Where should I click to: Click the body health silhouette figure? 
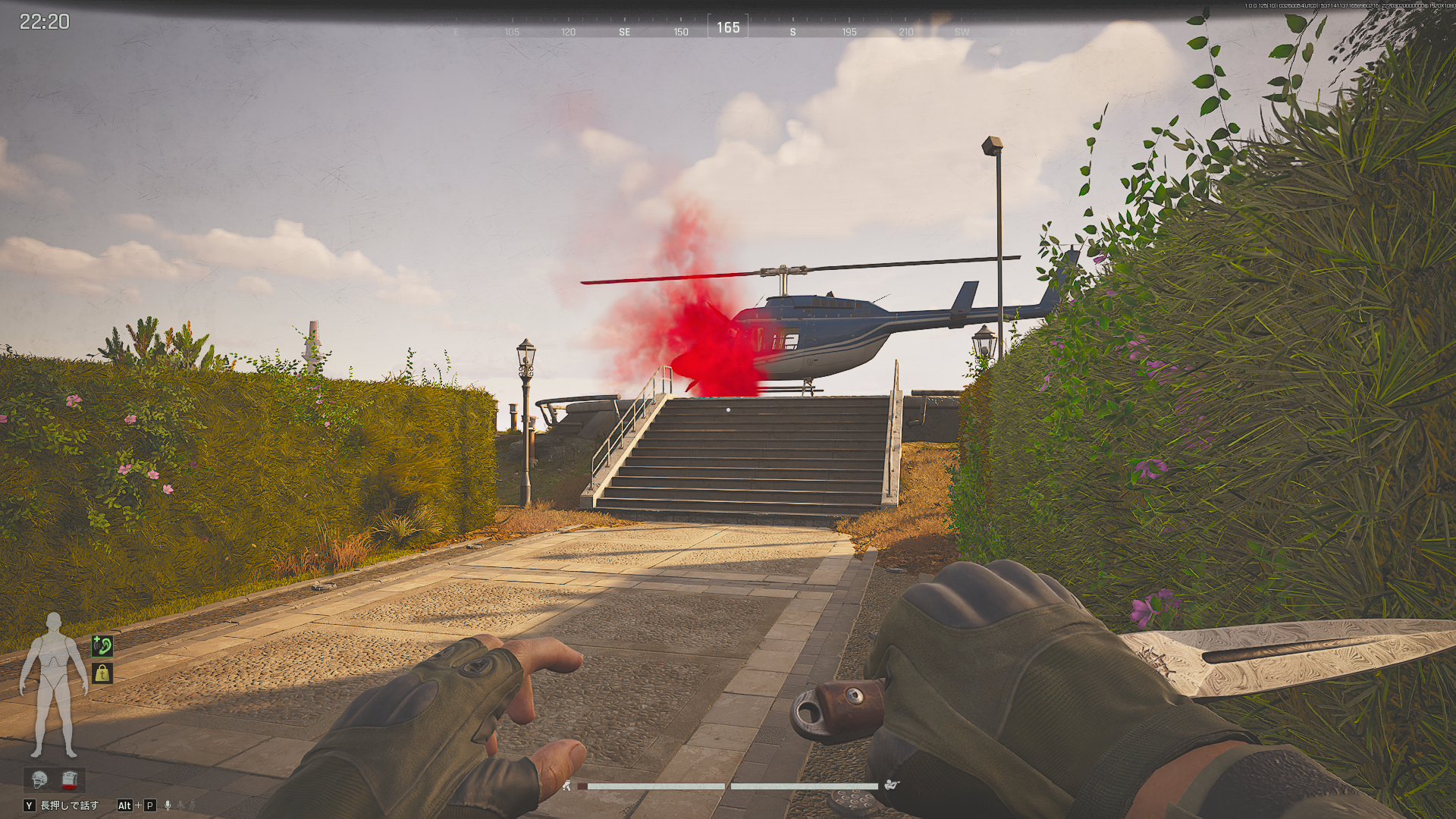pyautogui.click(x=53, y=685)
